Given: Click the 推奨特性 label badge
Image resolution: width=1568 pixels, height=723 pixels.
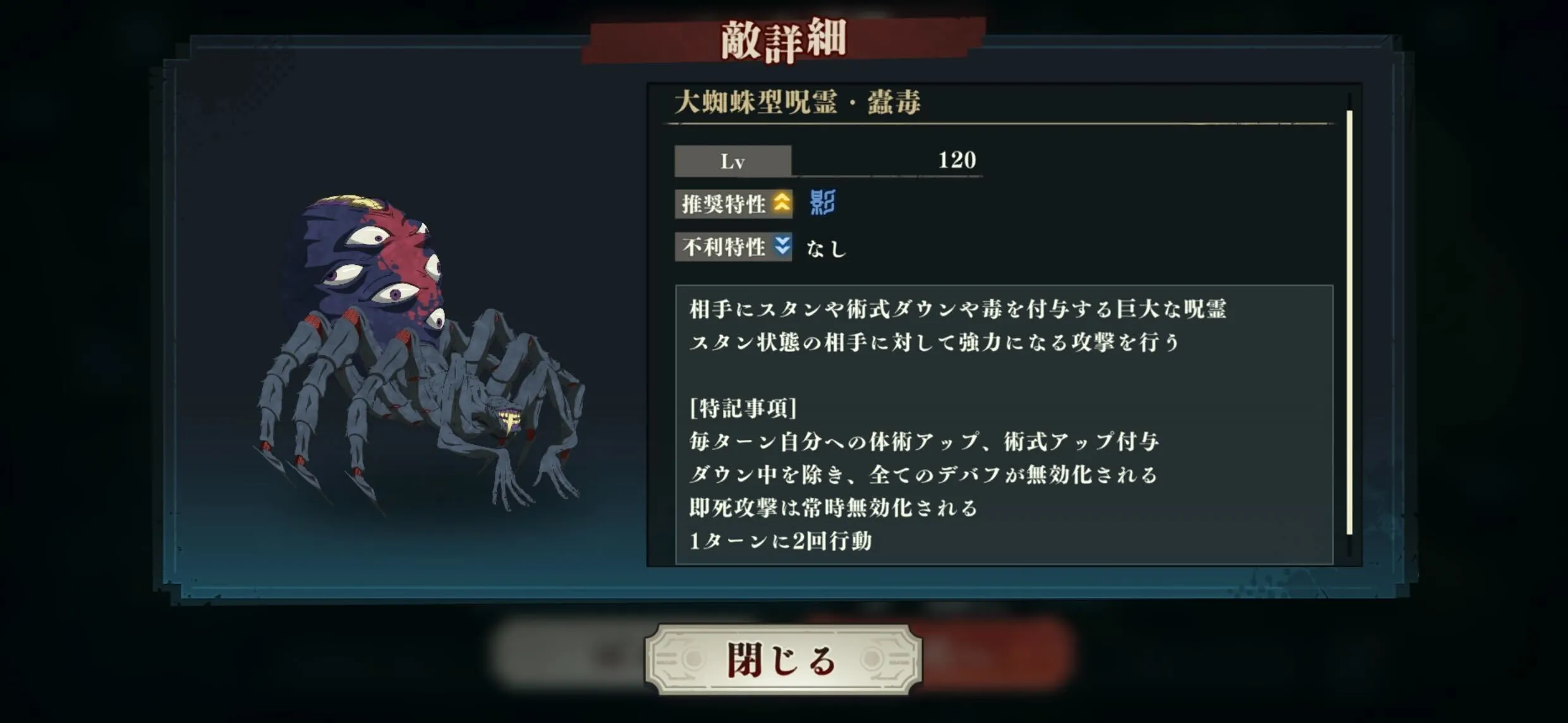Looking at the screenshot, I should click(724, 205).
